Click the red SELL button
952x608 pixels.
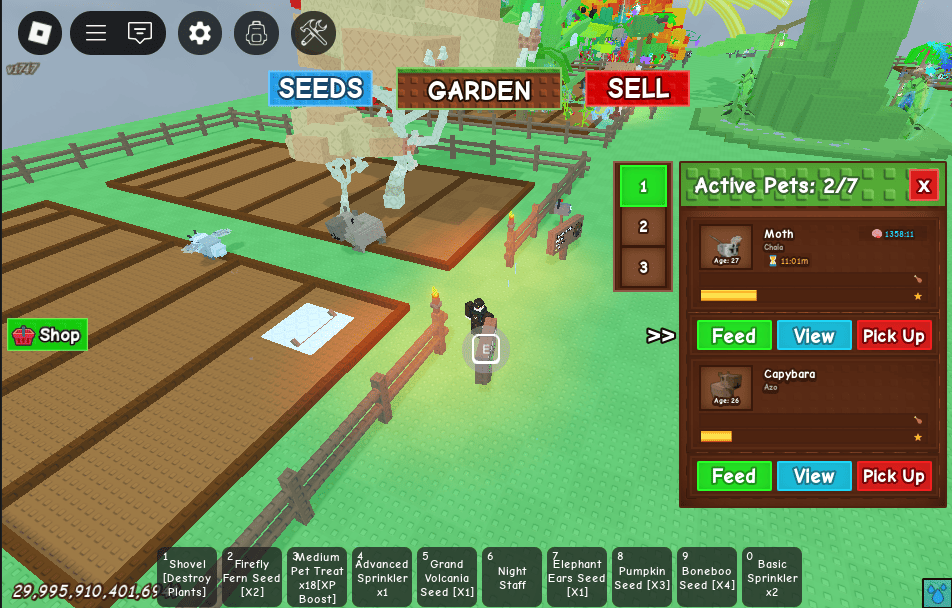coord(637,89)
